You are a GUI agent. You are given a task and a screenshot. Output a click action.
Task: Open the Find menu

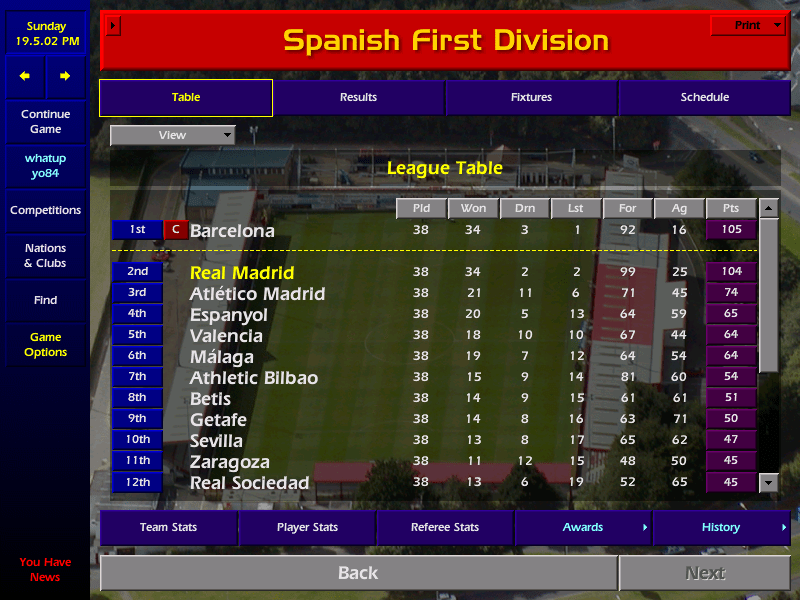(45, 300)
